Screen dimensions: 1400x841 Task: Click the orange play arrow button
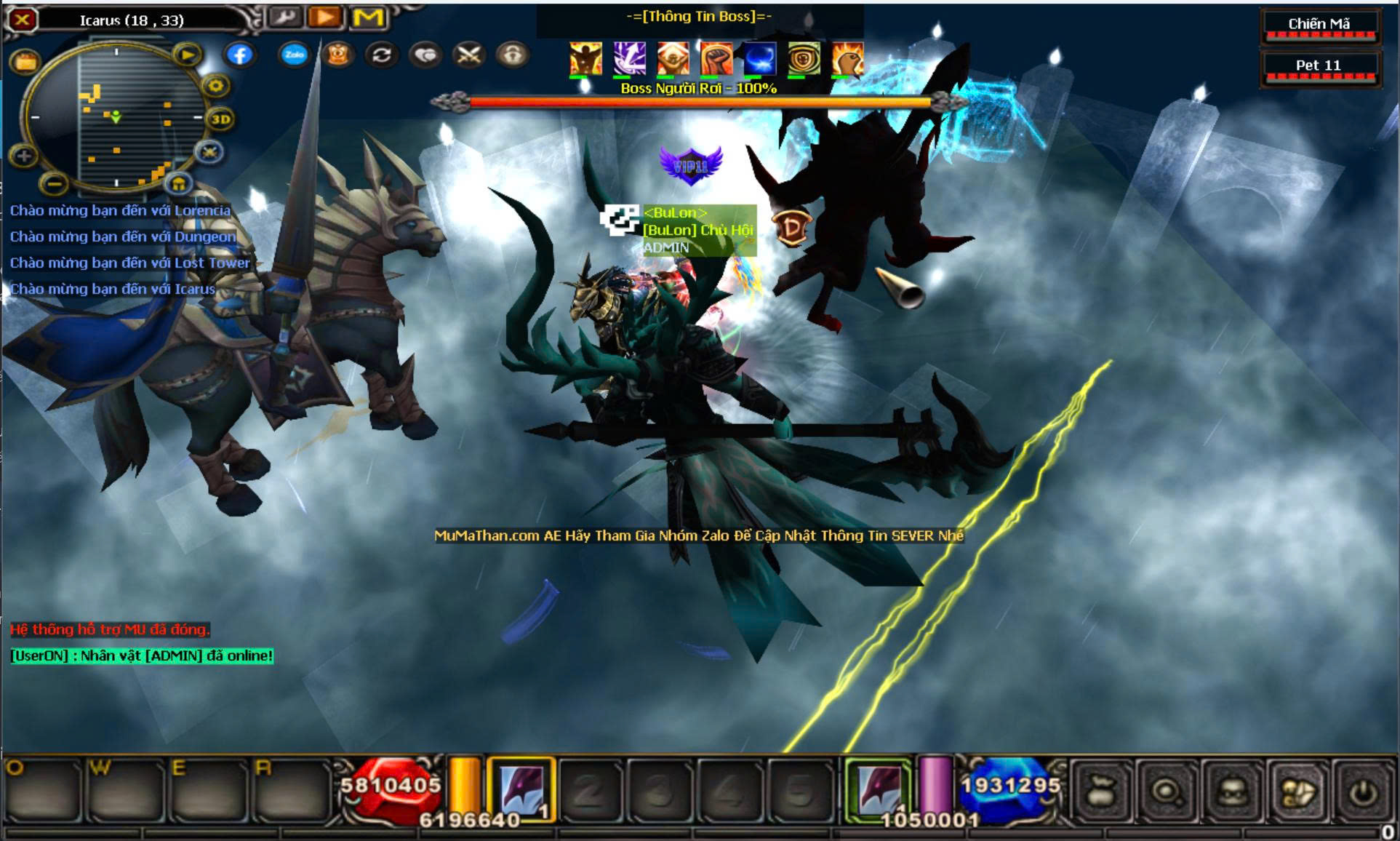pos(326,17)
